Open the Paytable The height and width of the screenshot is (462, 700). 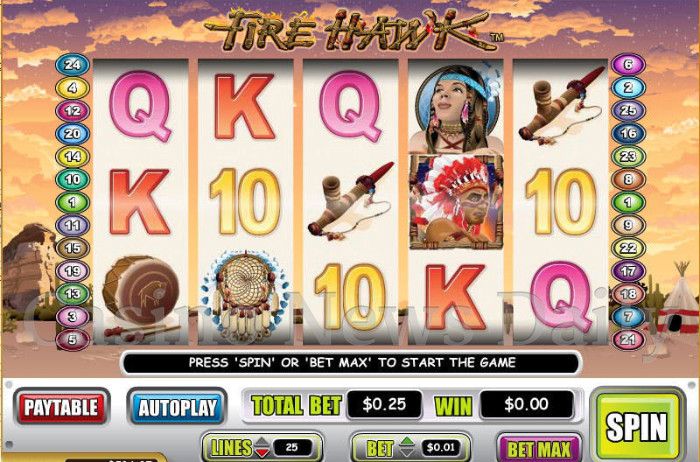click(61, 407)
